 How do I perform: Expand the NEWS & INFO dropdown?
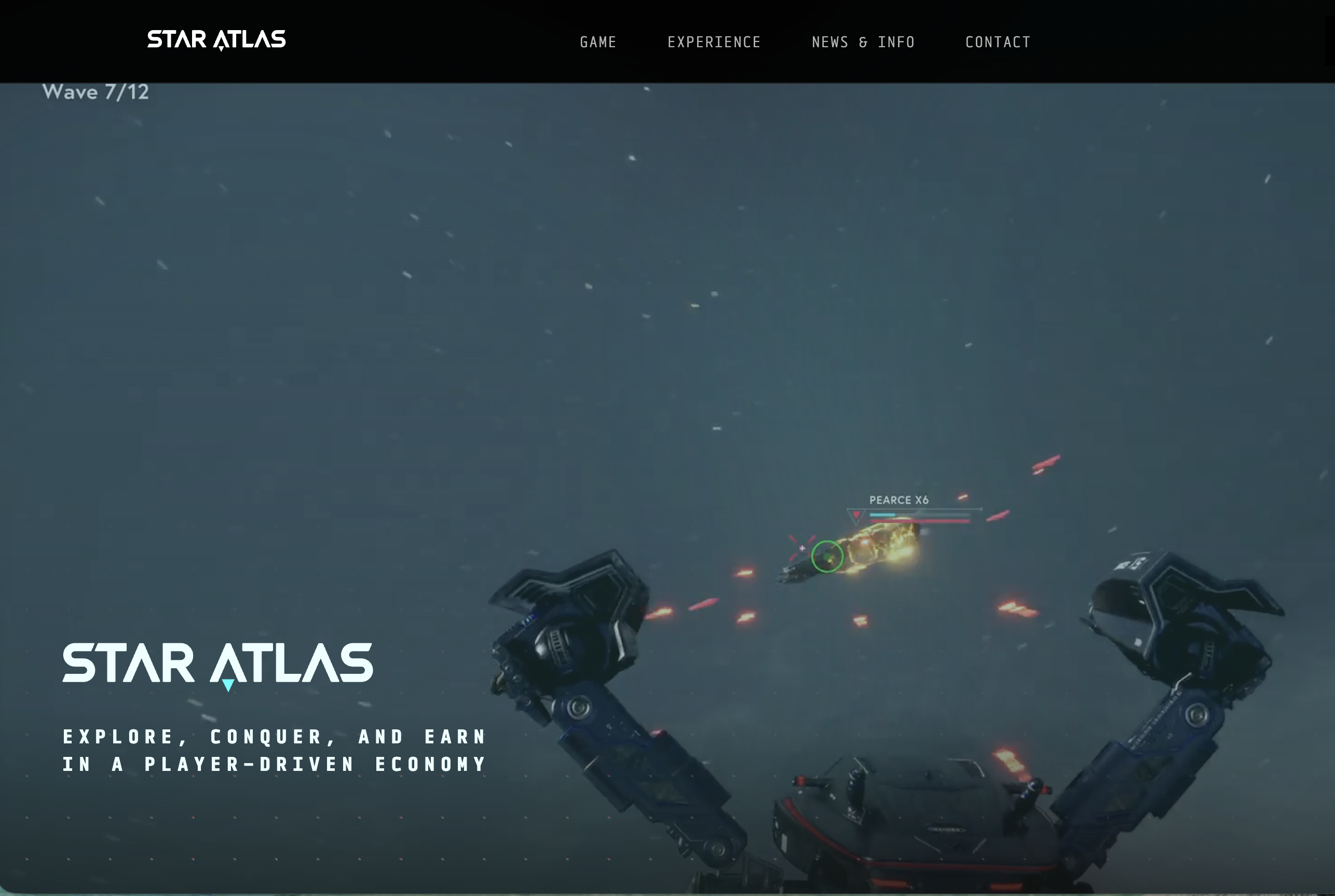tap(863, 42)
